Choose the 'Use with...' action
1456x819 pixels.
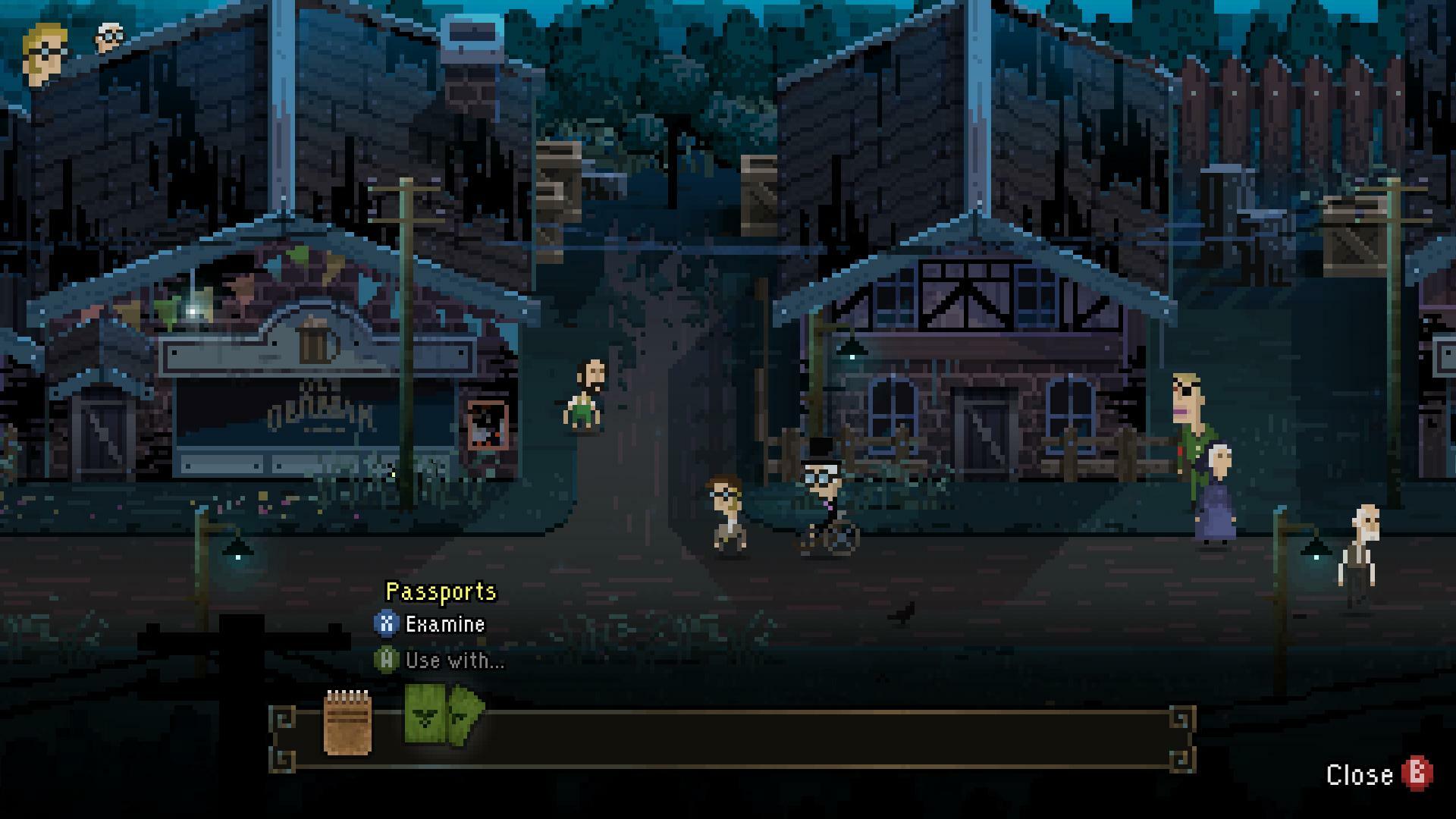[x=453, y=661]
